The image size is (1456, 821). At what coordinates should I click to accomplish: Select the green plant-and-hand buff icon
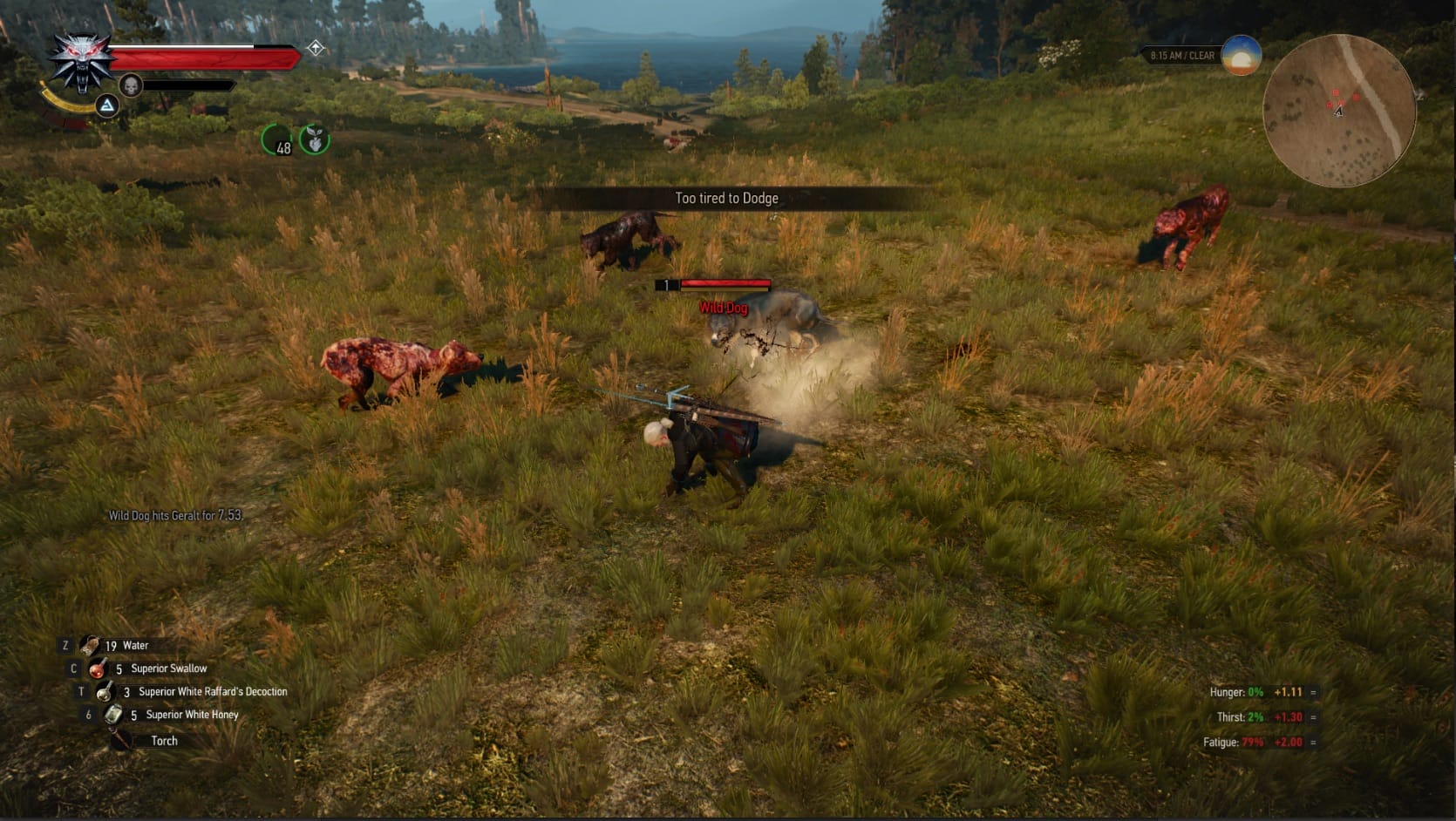pyautogui.click(x=315, y=139)
